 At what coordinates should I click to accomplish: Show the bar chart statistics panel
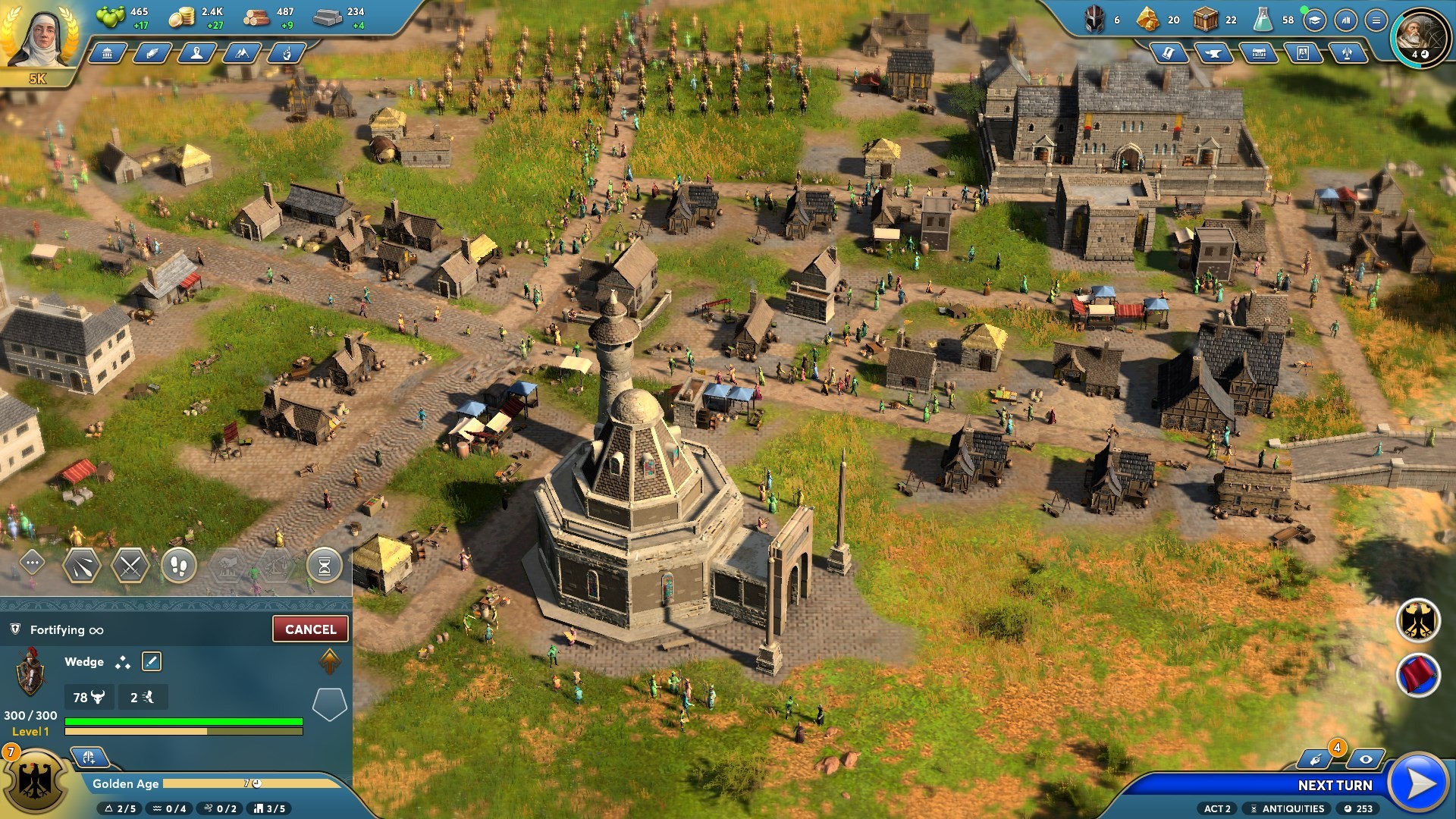[1345, 20]
